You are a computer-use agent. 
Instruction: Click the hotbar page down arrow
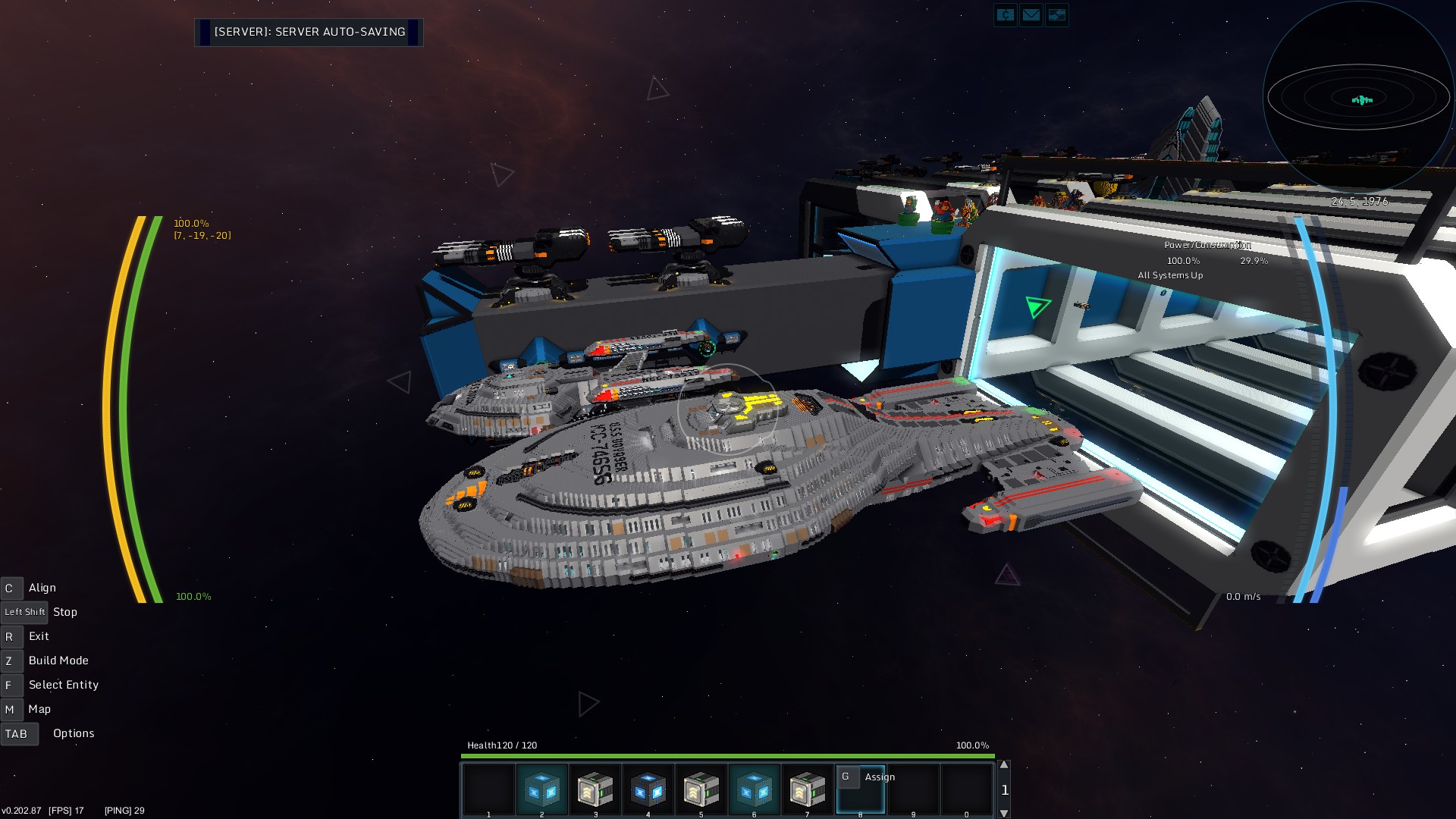(x=1004, y=813)
